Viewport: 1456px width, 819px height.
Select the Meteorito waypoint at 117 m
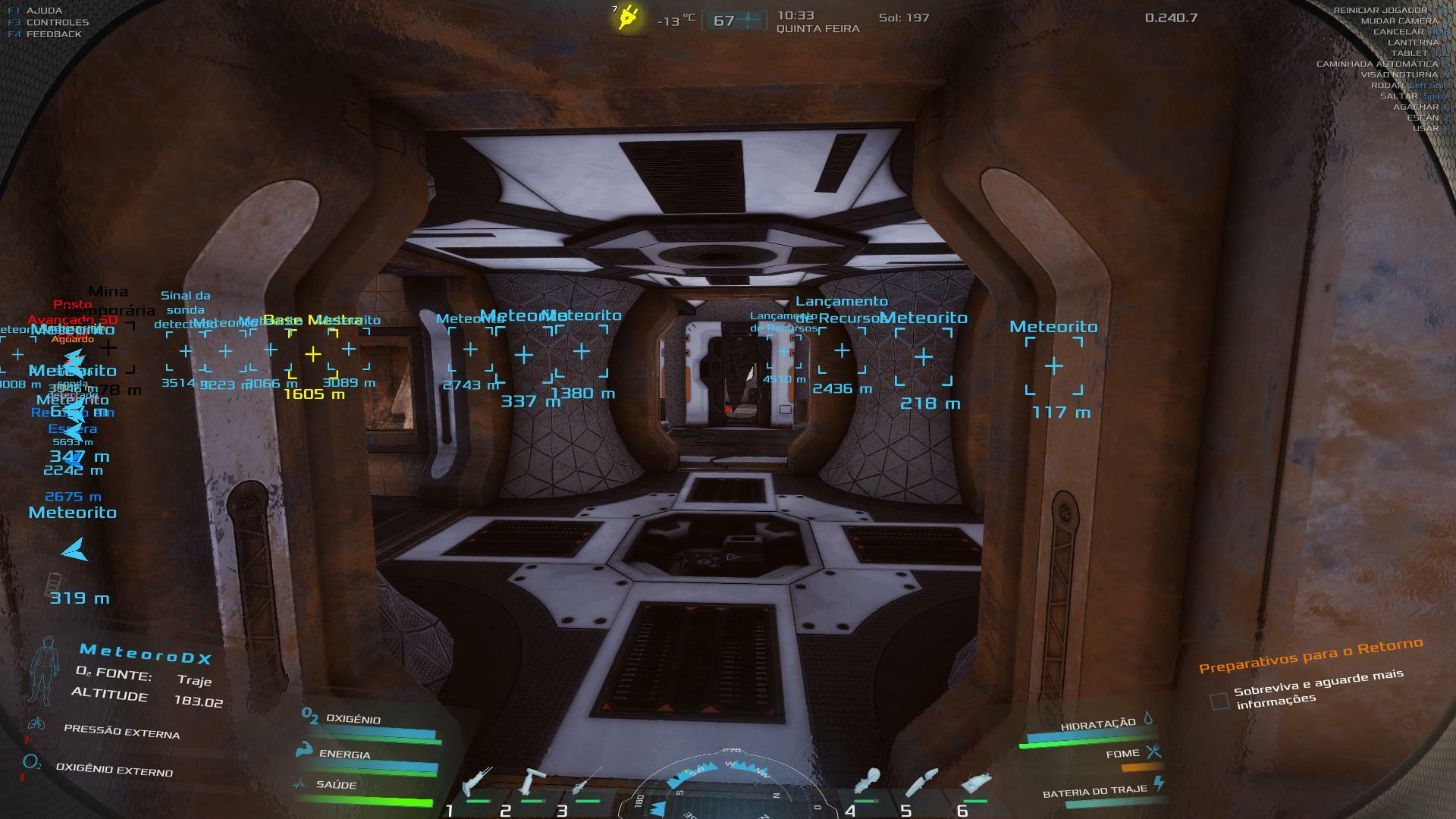pos(1053,367)
